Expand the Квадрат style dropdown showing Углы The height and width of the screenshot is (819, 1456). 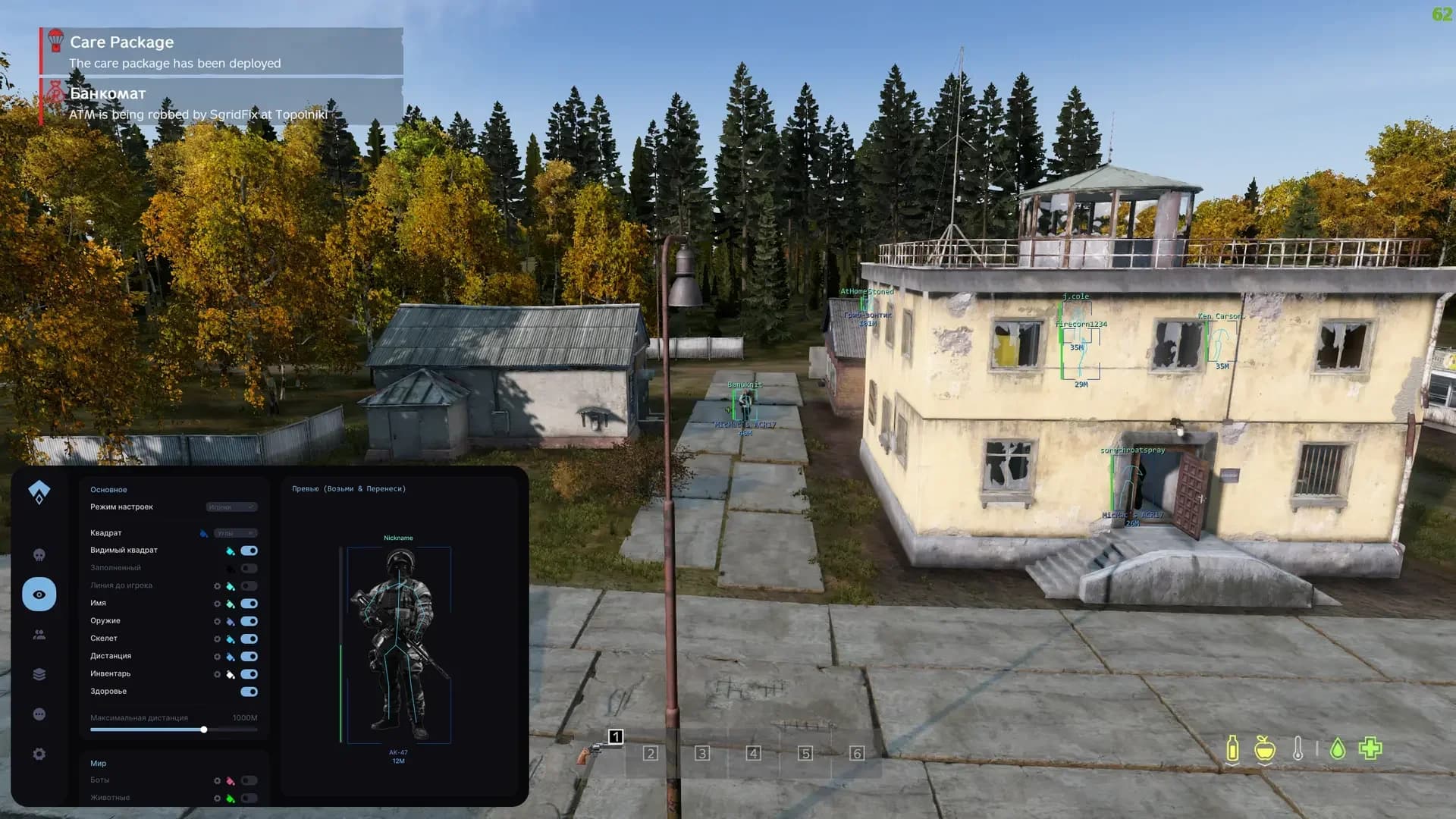tap(236, 532)
